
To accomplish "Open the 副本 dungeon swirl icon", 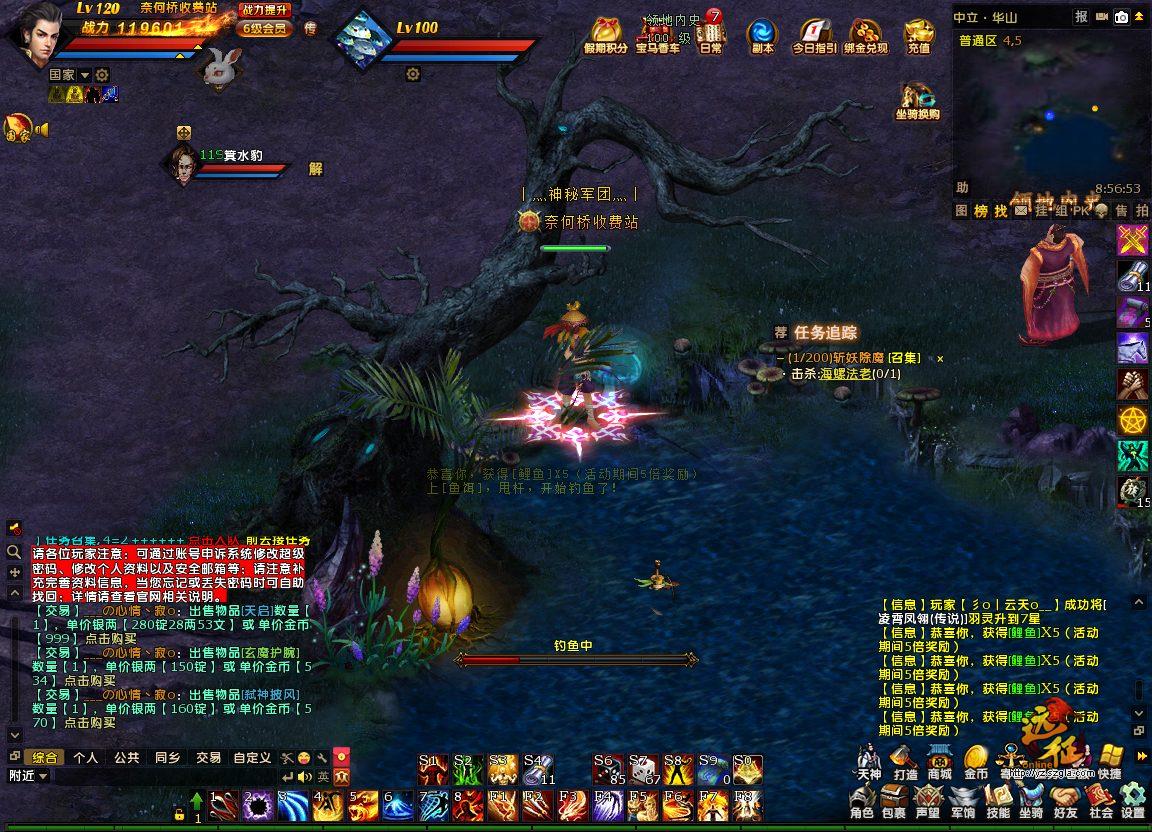I will [x=762, y=36].
